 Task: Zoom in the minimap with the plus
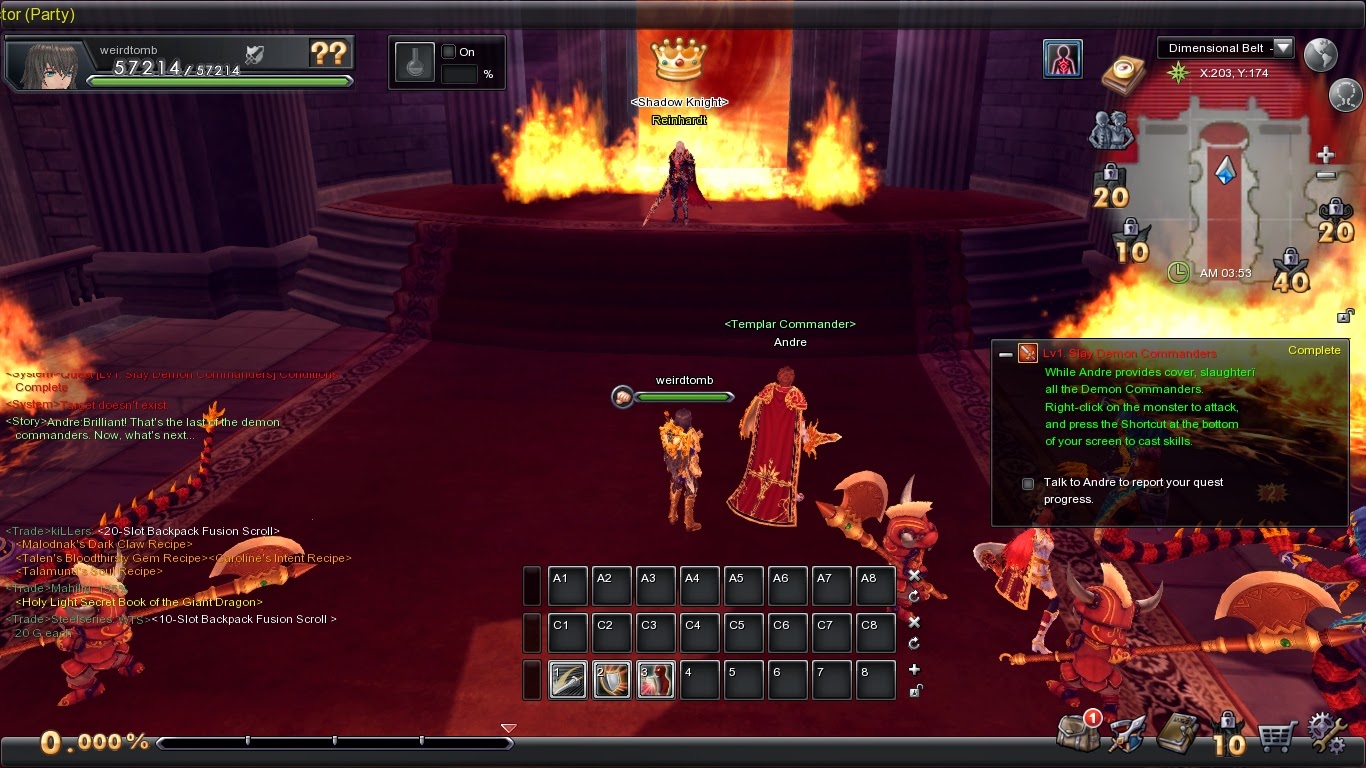[x=1325, y=155]
